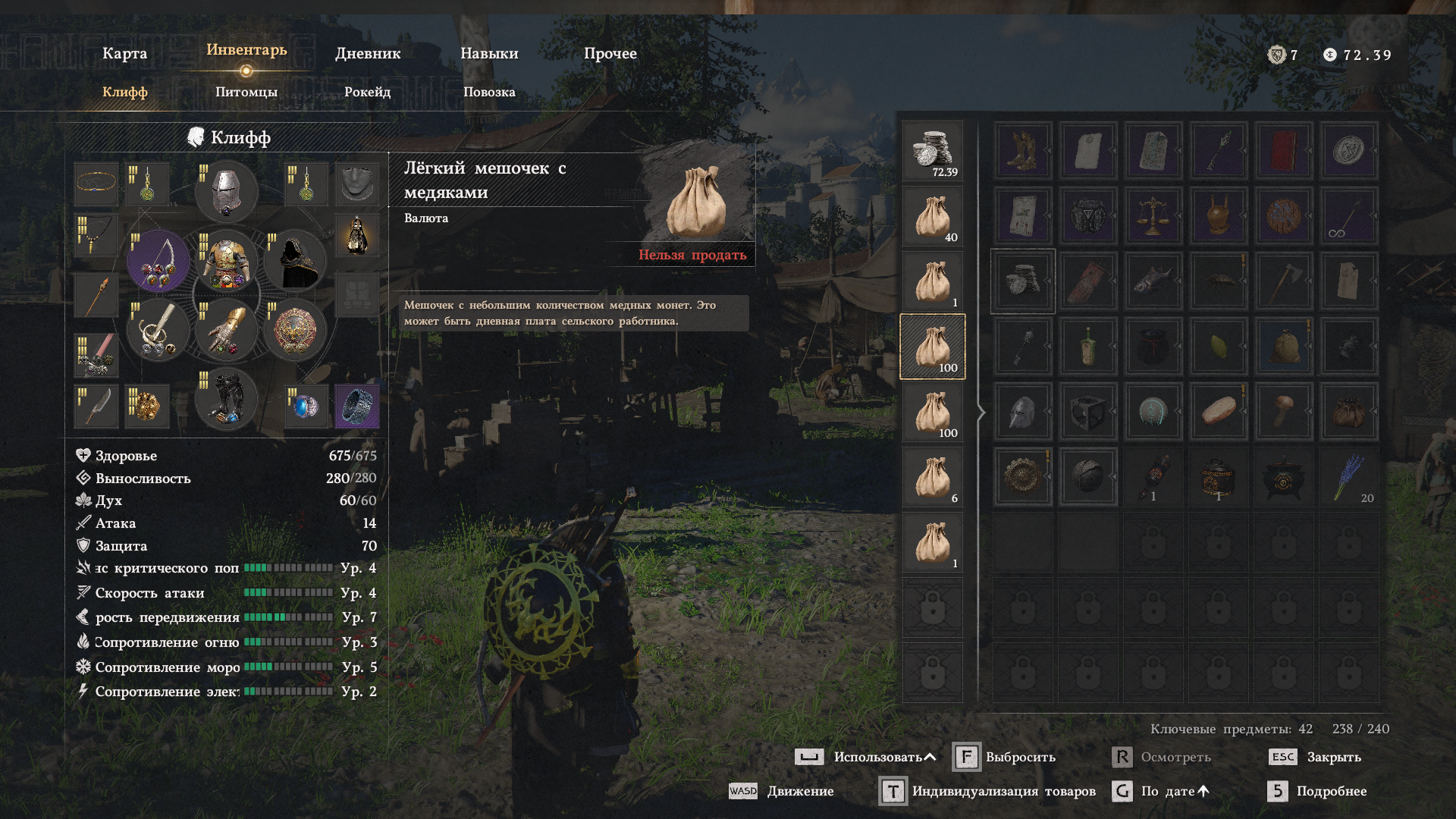Select the equipped round shield slot
The image size is (1456, 819).
(x=294, y=330)
